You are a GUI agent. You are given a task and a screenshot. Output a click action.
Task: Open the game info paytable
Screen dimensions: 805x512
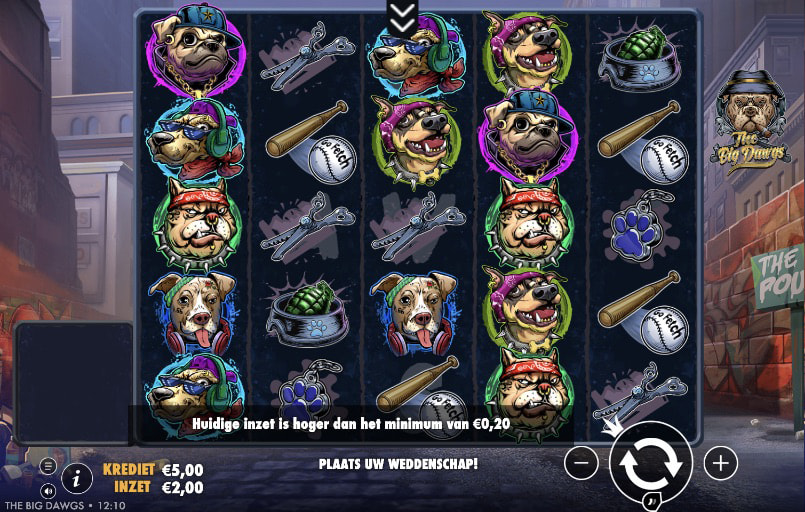(77, 478)
